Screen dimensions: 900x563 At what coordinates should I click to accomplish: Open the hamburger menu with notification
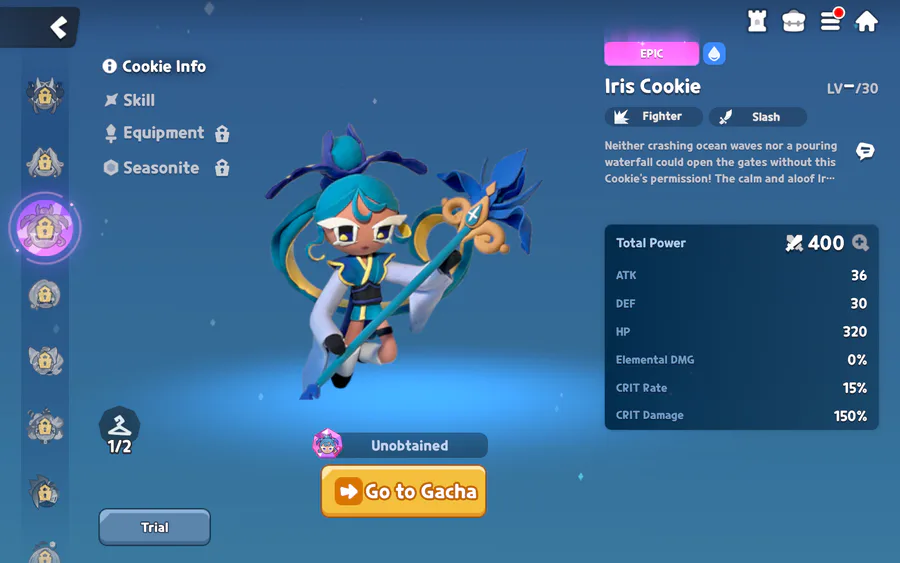(x=831, y=21)
